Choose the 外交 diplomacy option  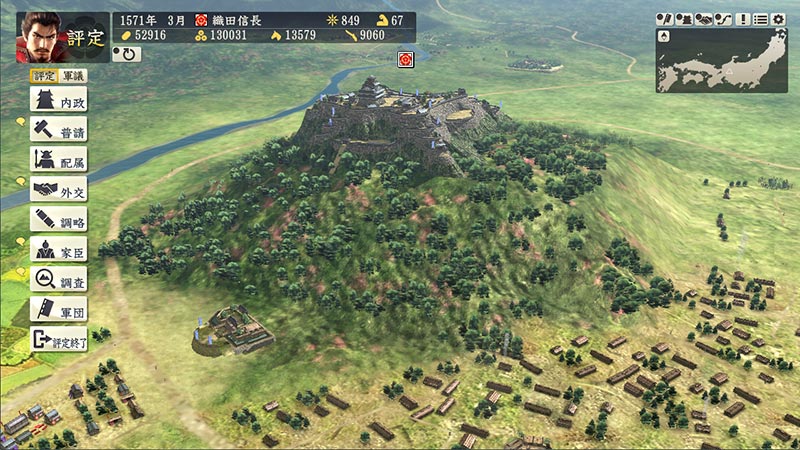58,188
